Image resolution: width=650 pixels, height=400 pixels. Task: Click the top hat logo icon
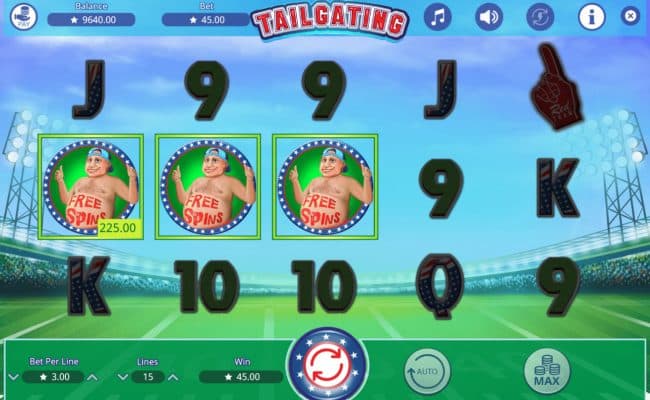pyautogui.click(x=22, y=16)
